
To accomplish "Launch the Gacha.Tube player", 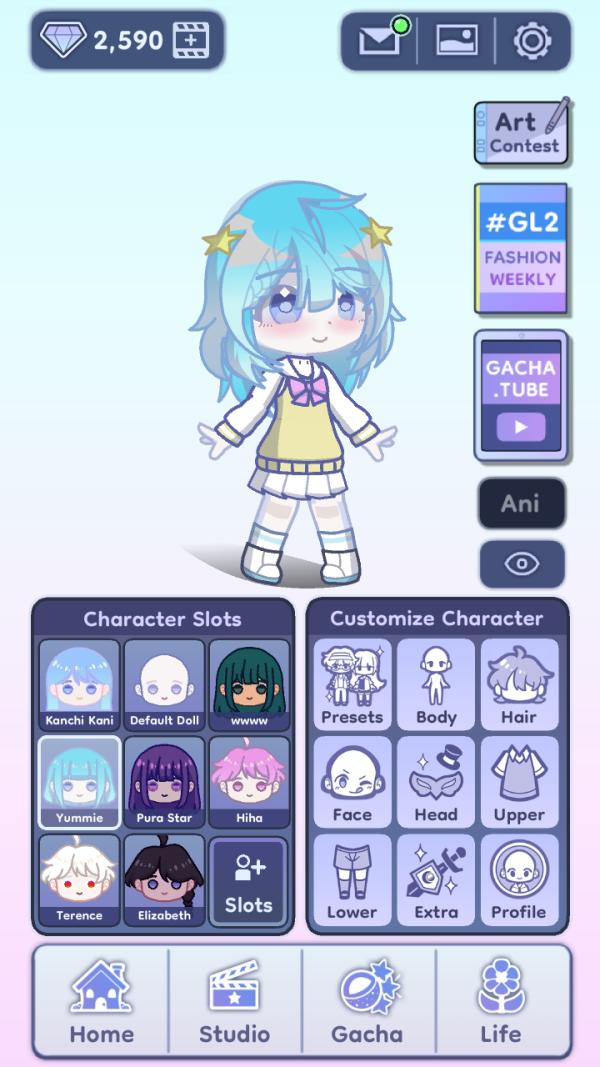I will tap(521, 396).
